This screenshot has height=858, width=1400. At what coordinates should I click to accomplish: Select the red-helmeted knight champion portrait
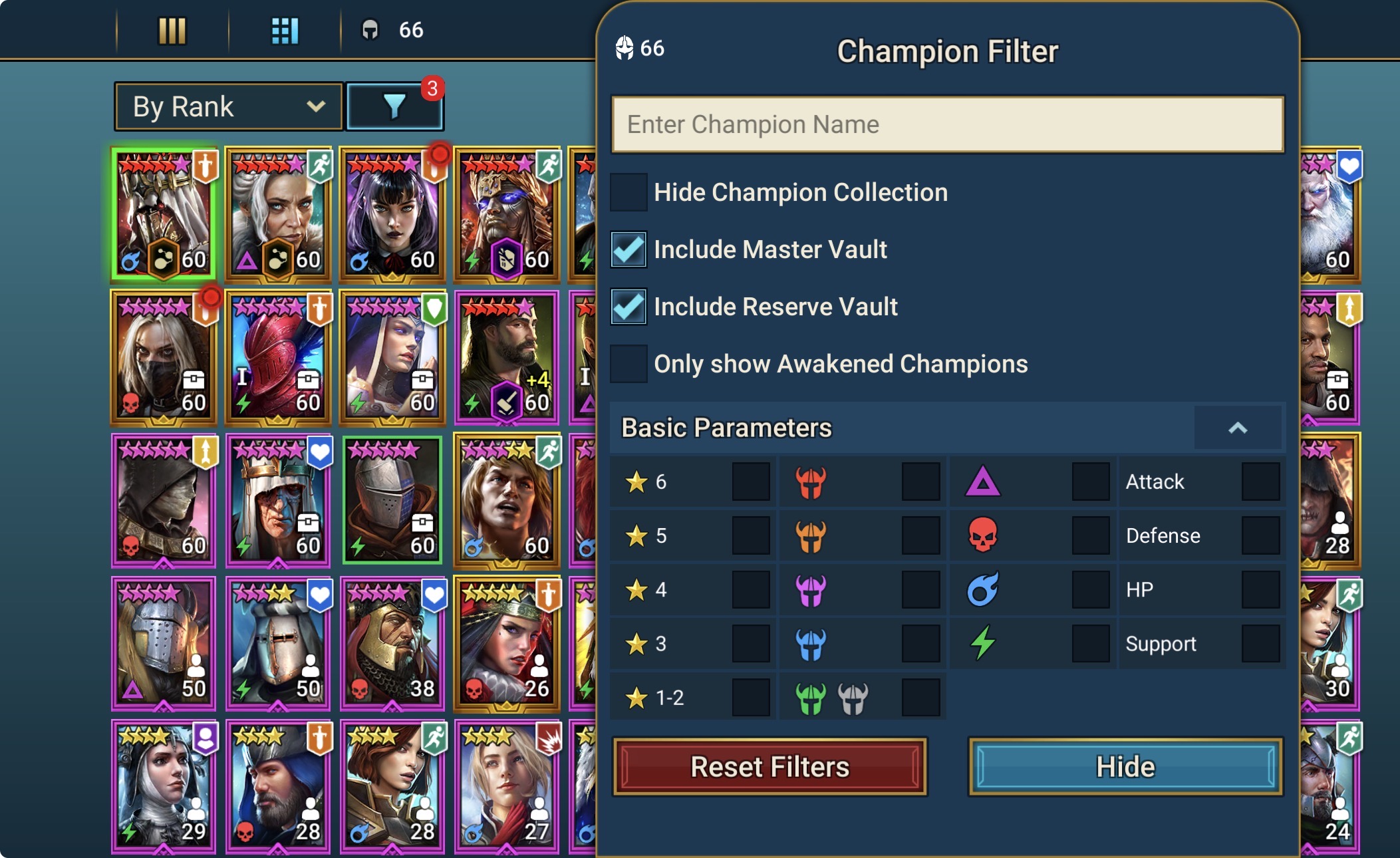point(278,358)
